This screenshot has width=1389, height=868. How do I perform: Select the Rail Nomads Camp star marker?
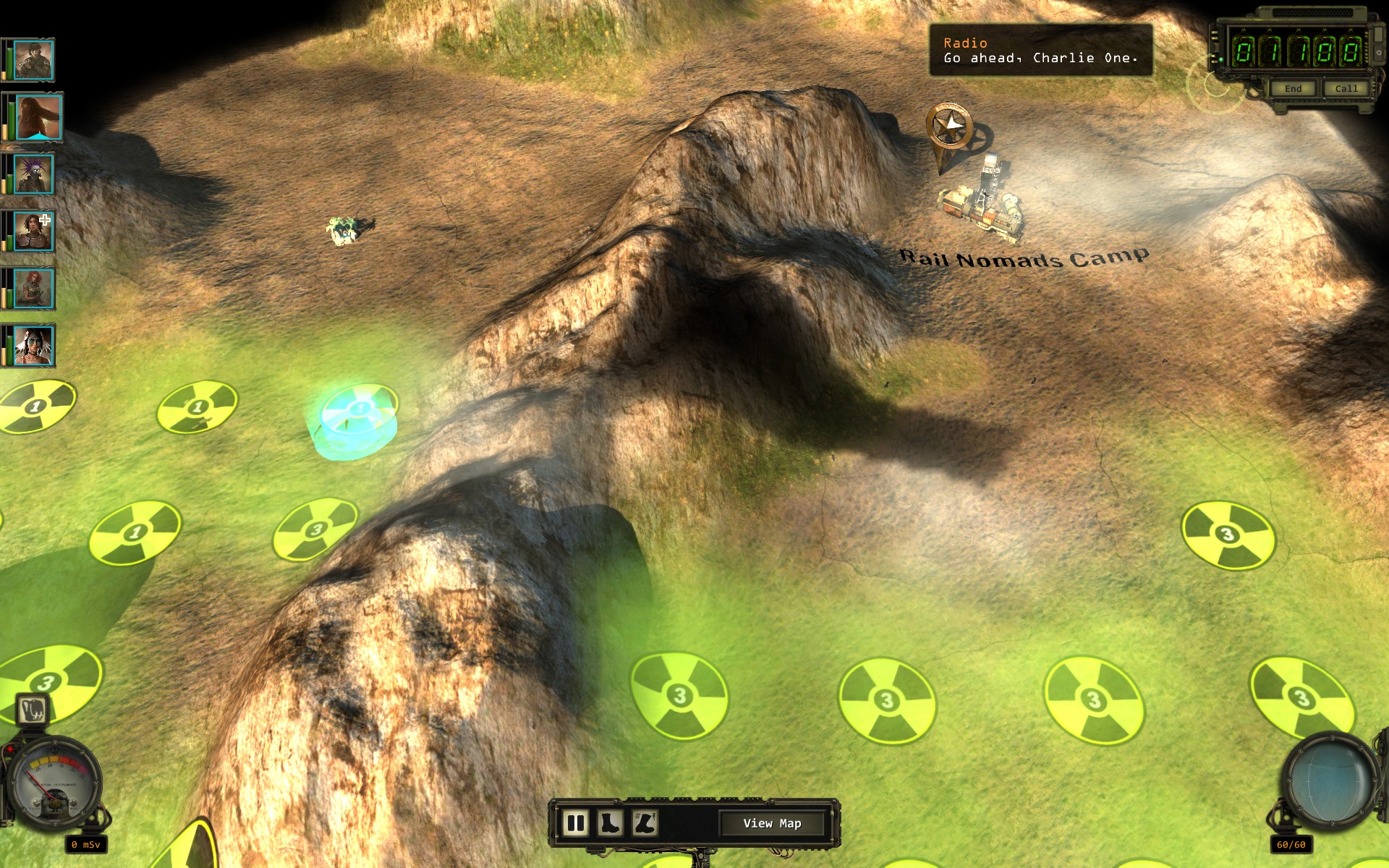(949, 127)
